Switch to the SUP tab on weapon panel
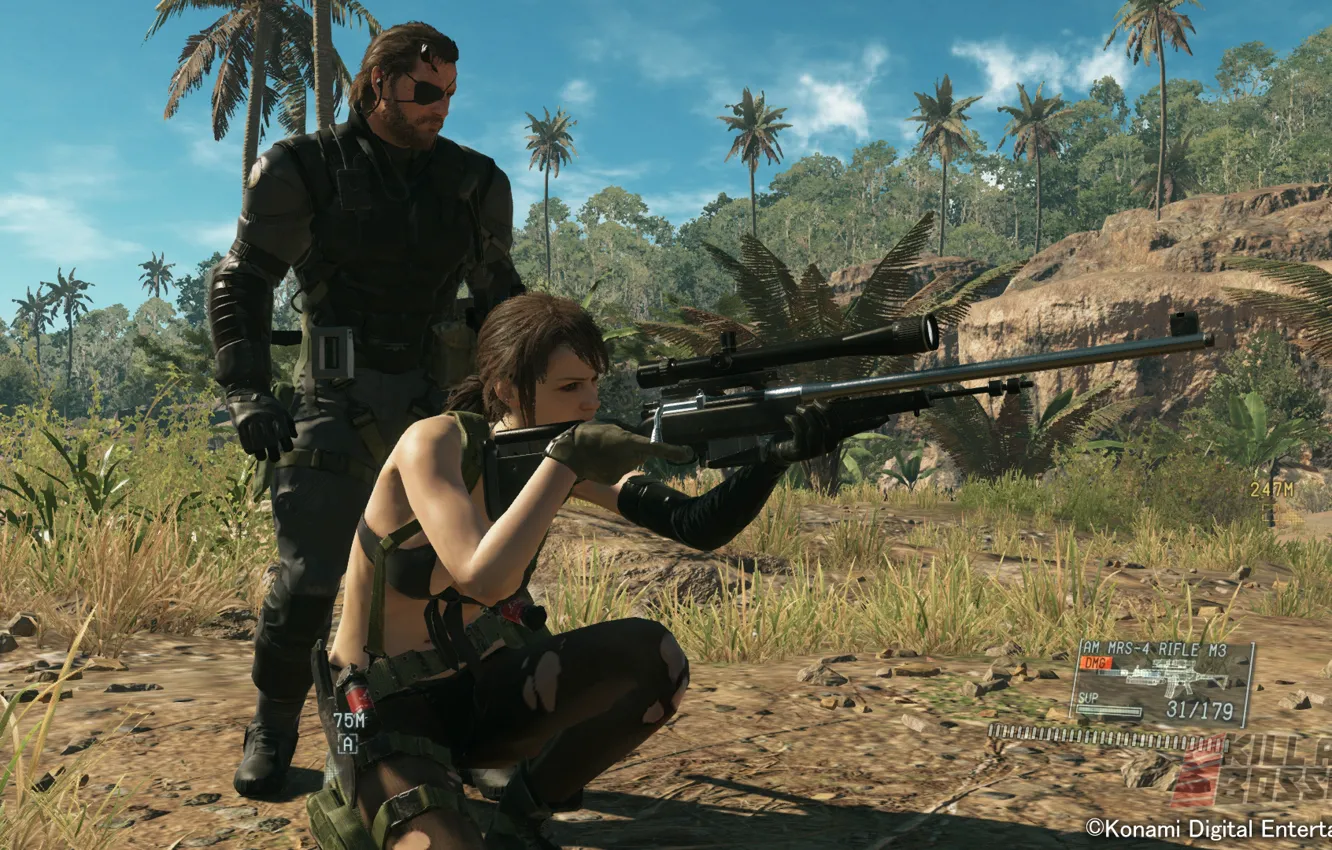The height and width of the screenshot is (850, 1332). point(1088,698)
